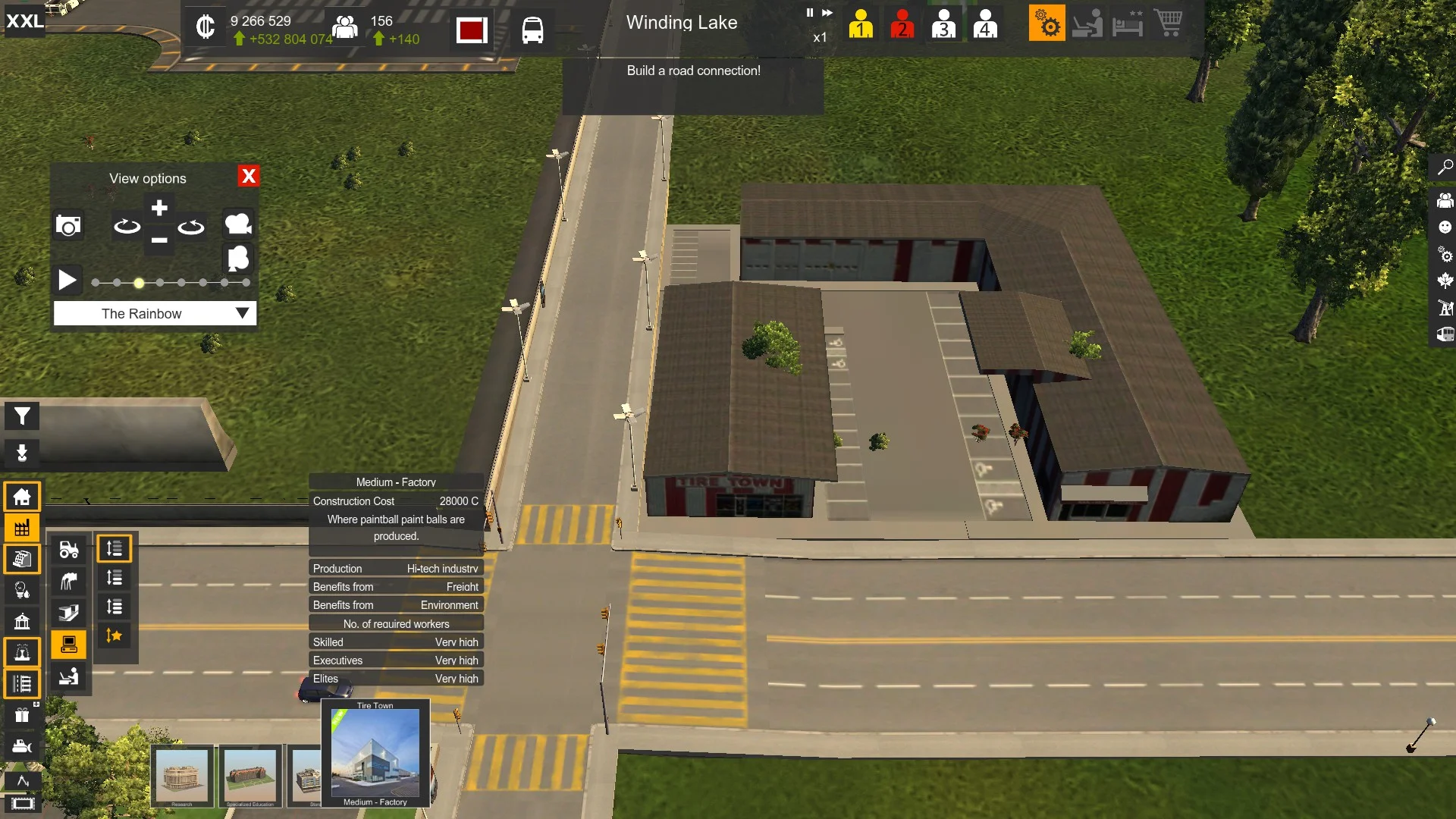The image size is (1456, 819).
Task: Speed up game with fast-forward button
Action: [x=827, y=13]
